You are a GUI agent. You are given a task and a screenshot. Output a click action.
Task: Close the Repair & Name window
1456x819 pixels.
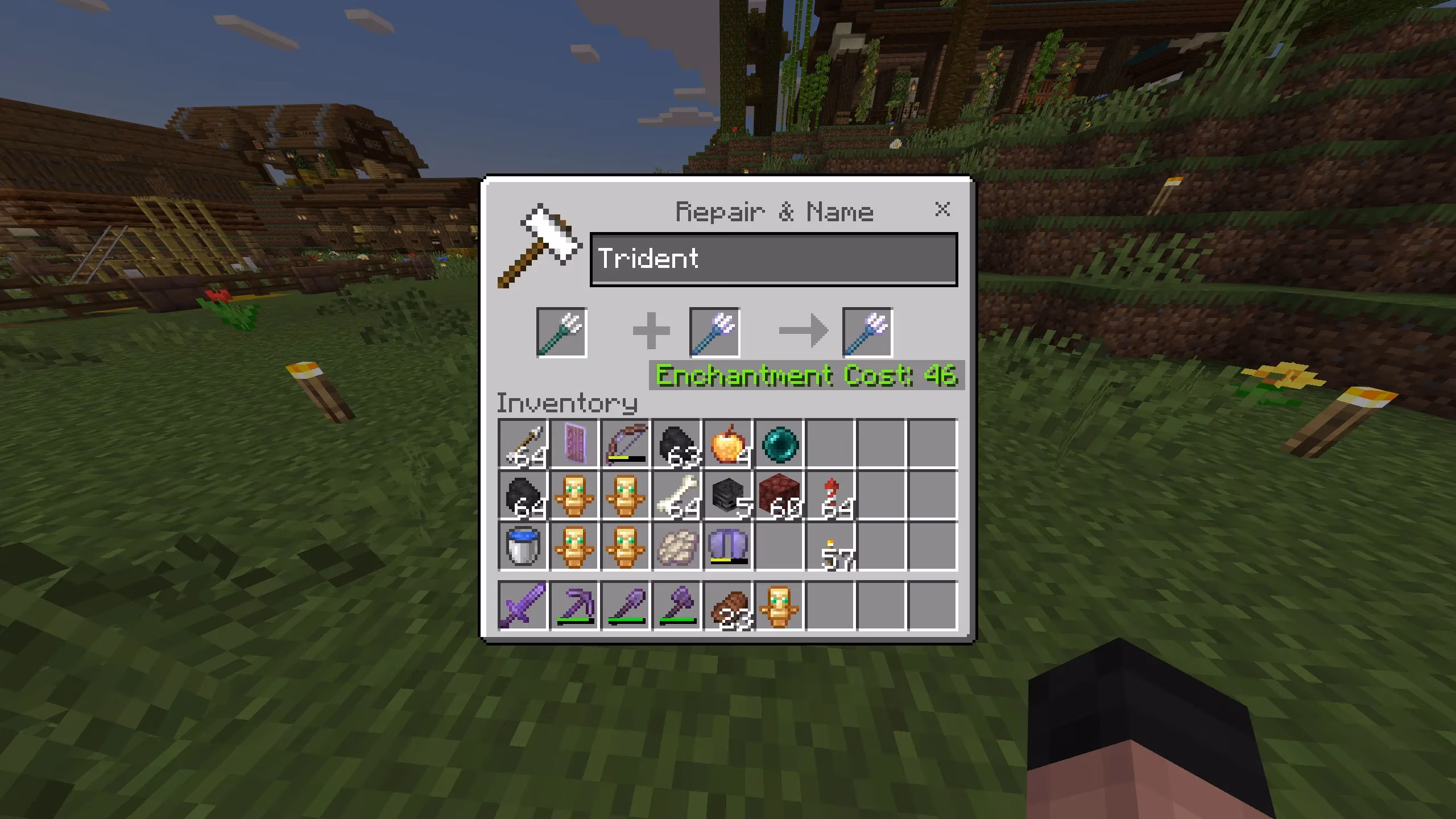pyautogui.click(x=942, y=210)
